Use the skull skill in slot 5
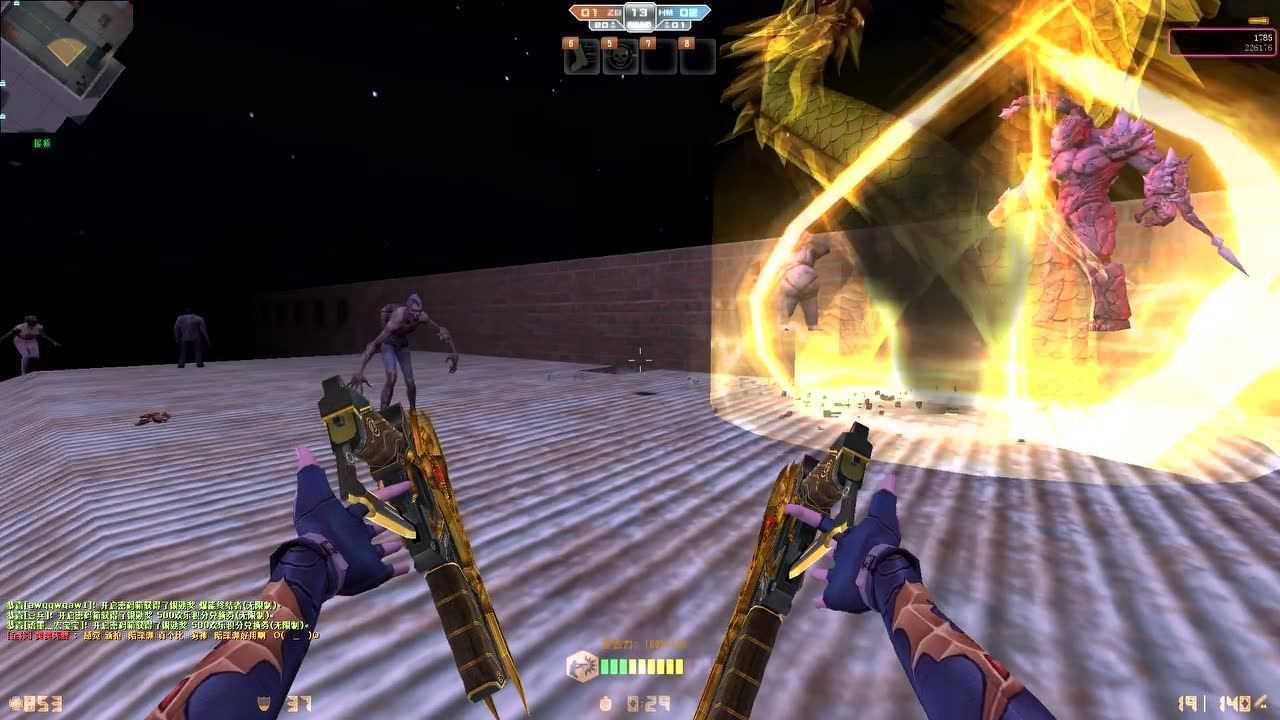 [621, 58]
